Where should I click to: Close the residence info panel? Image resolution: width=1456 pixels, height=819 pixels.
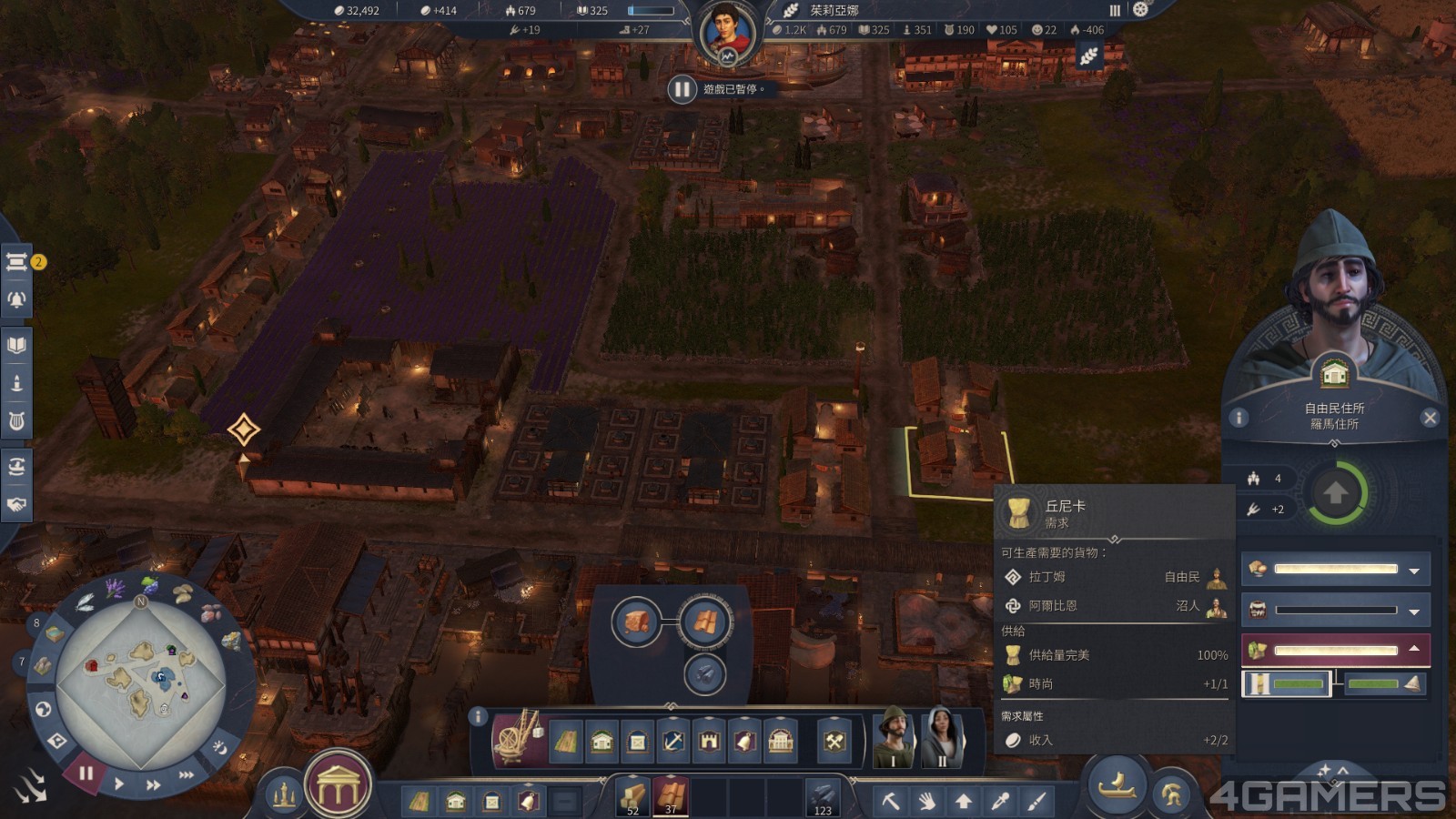tap(1430, 418)
